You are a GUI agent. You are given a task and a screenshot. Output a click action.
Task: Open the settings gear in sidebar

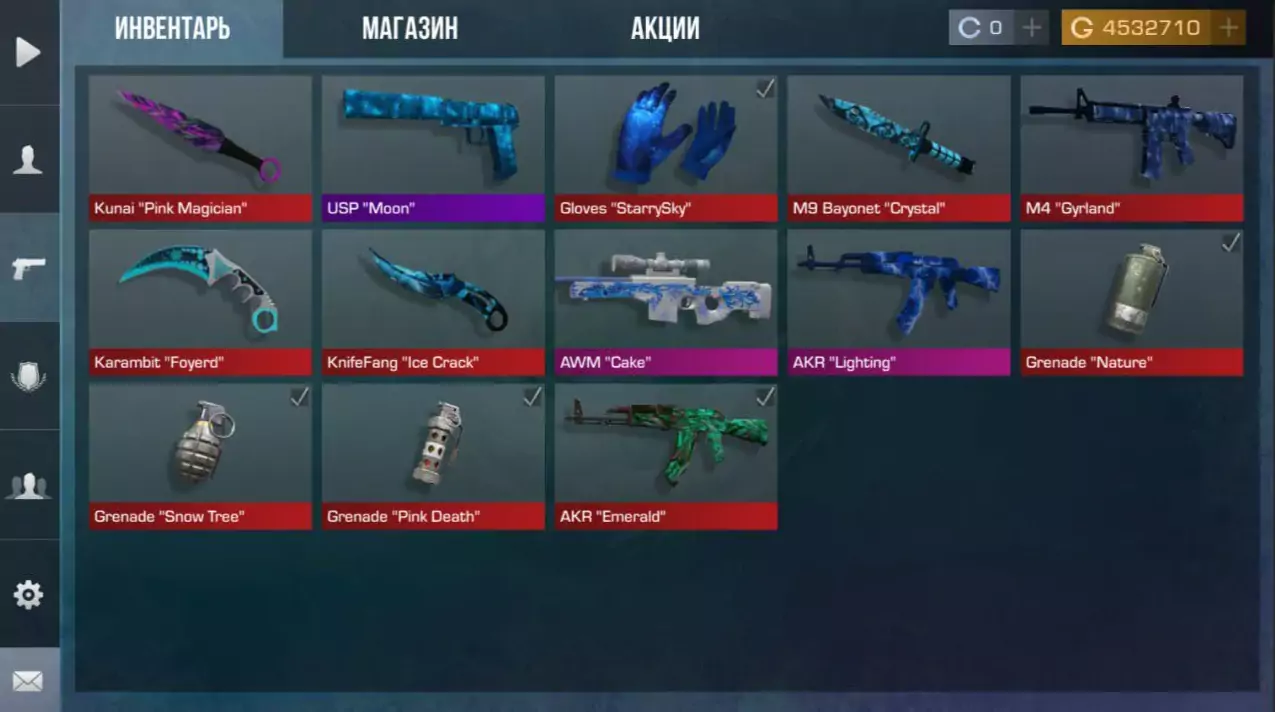pos(28,595)
